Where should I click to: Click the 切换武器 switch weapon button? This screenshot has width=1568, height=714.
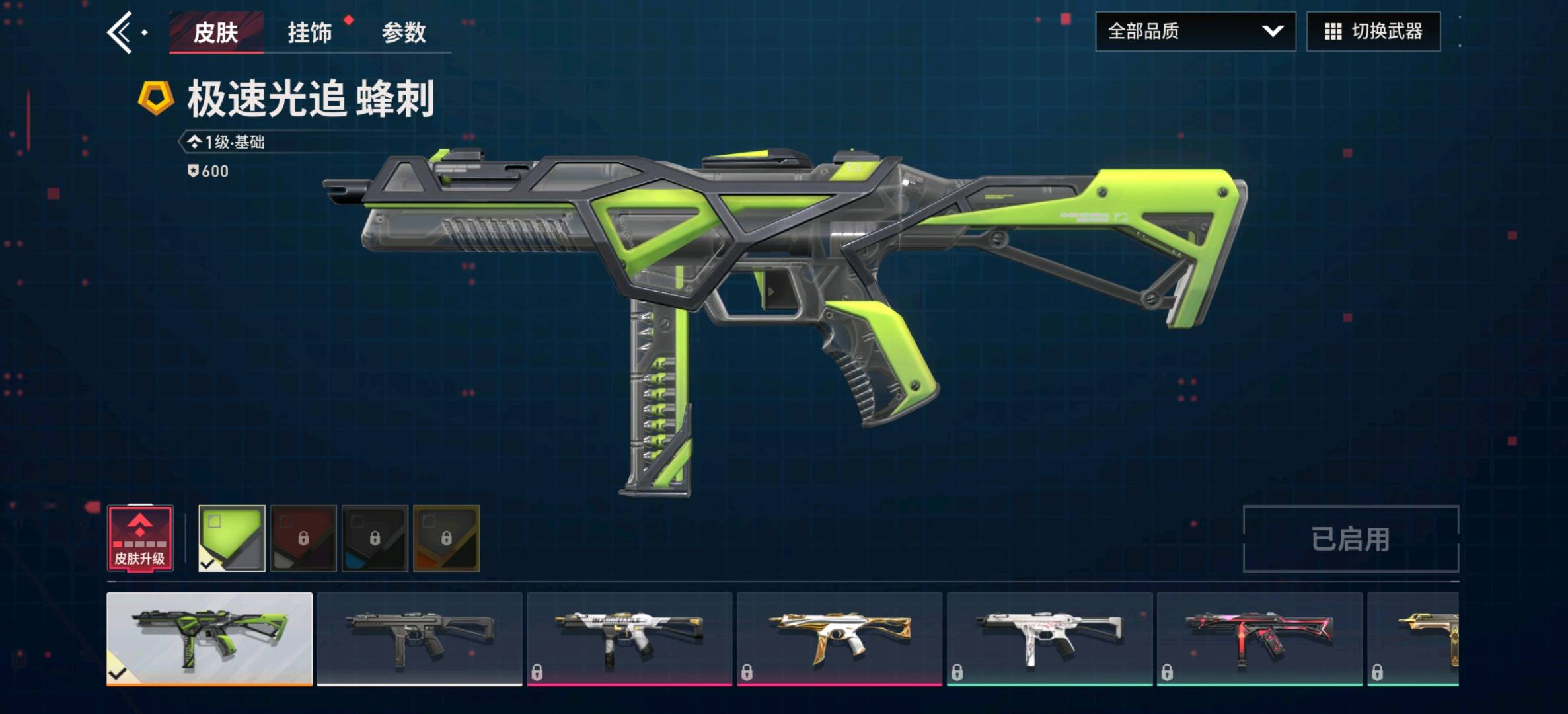point(1373,31)
